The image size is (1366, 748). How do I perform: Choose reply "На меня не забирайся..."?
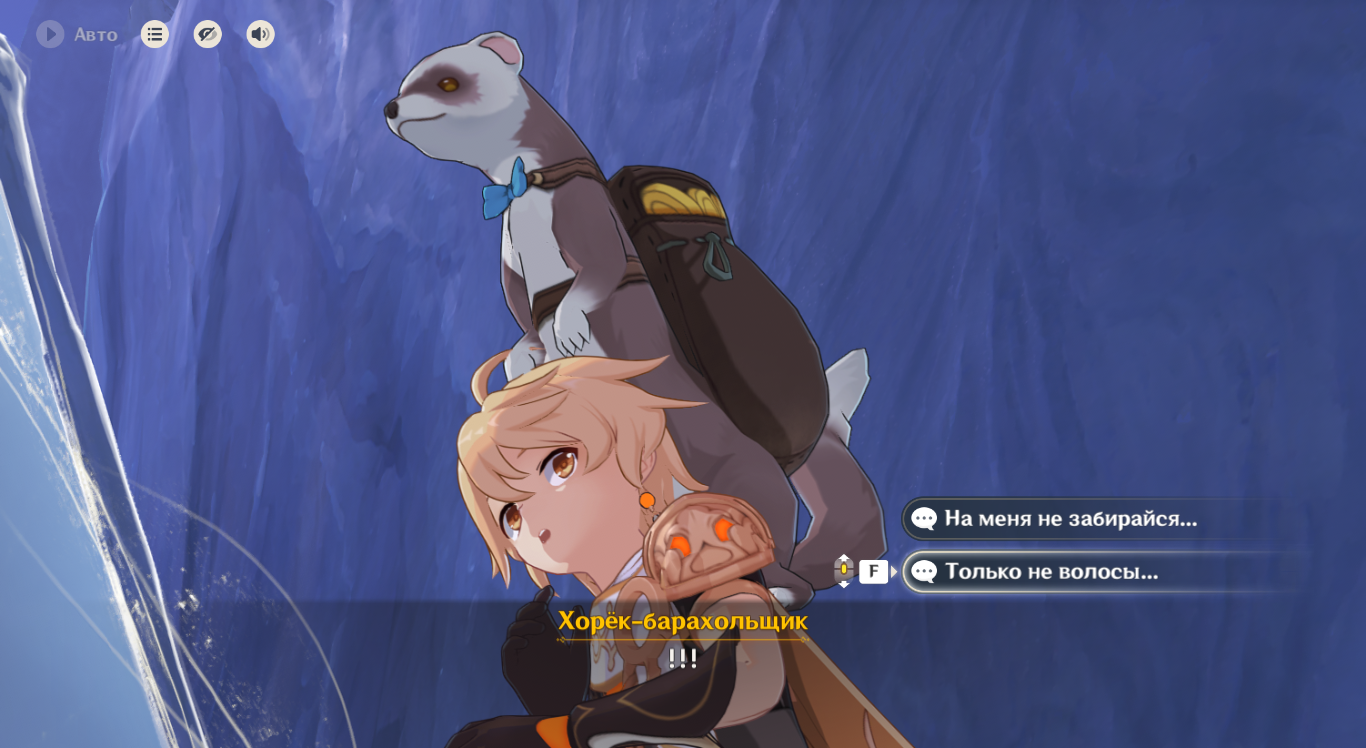tap(1070, 519)
